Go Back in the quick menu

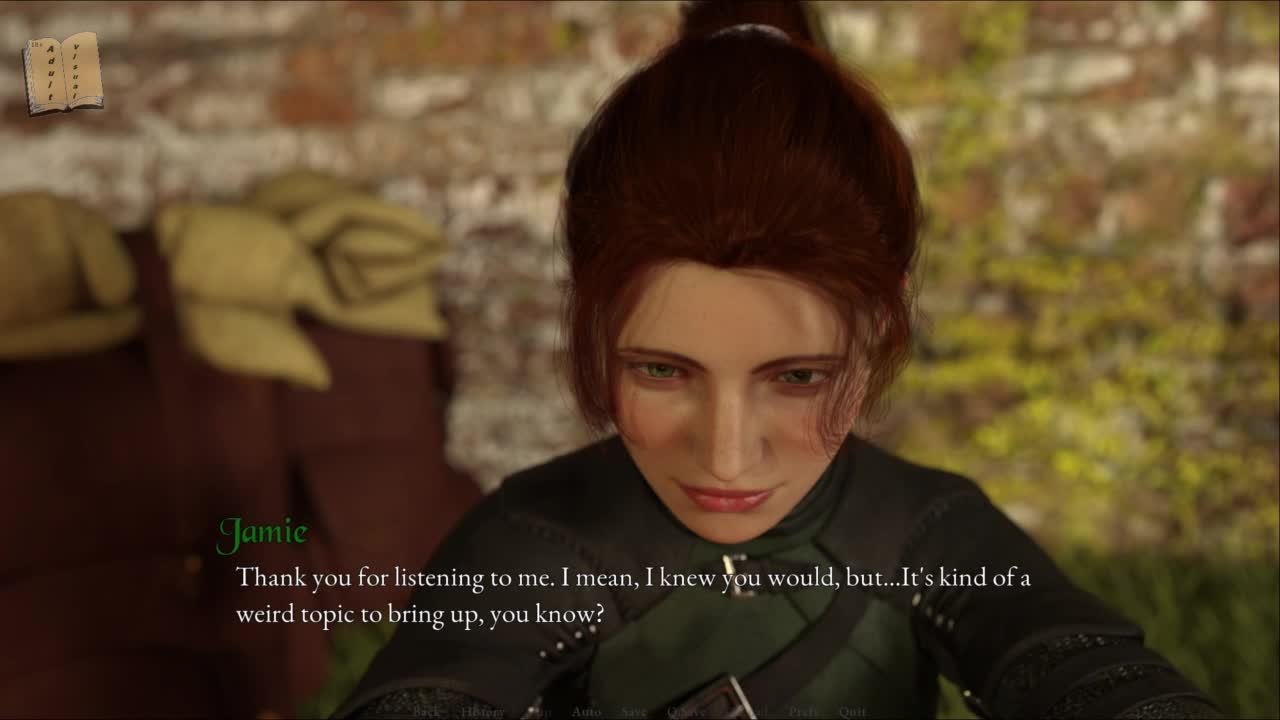tap(426, 712)
